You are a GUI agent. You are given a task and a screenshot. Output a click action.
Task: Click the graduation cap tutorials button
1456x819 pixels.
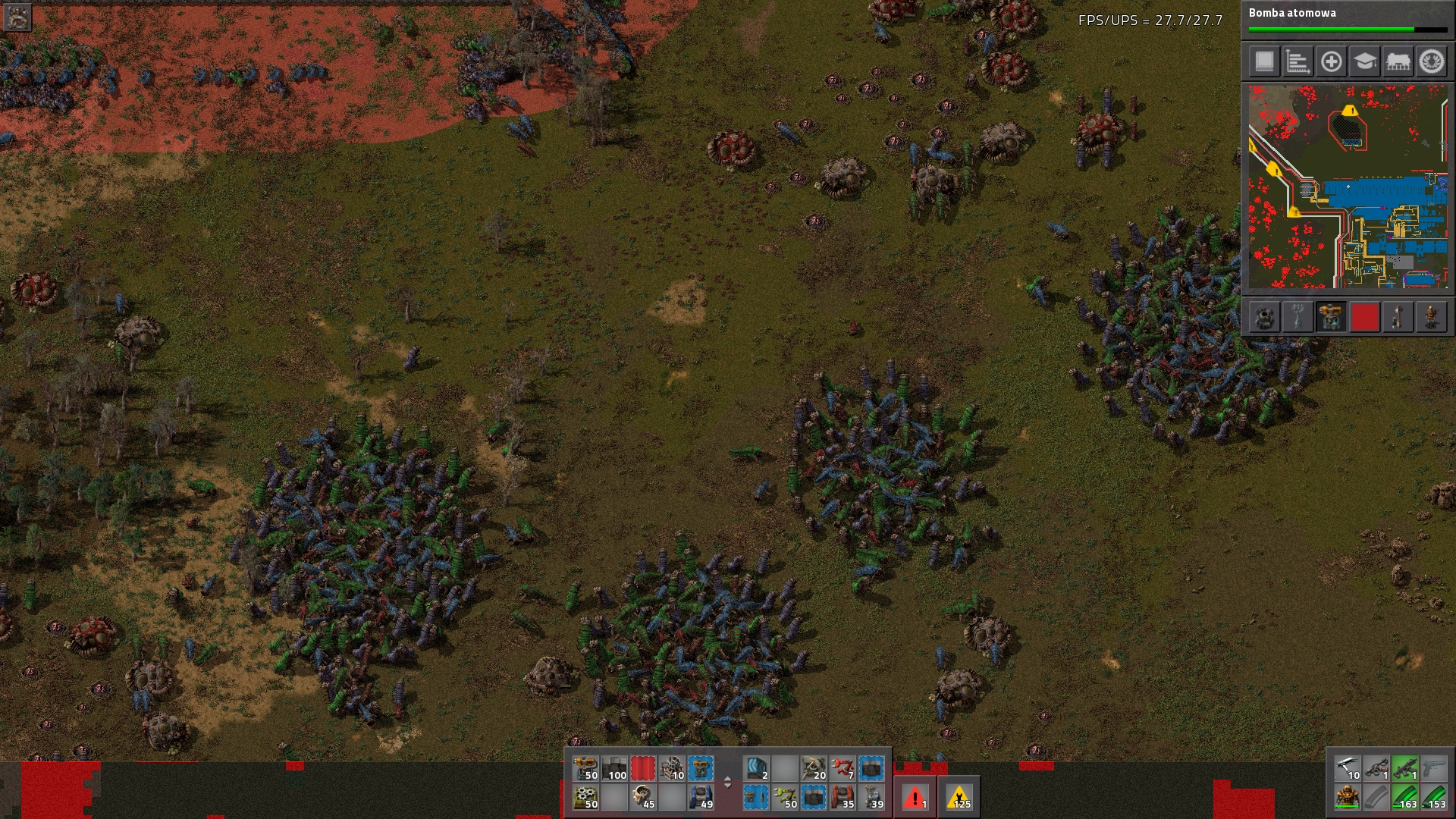(x=1364, y=62)
